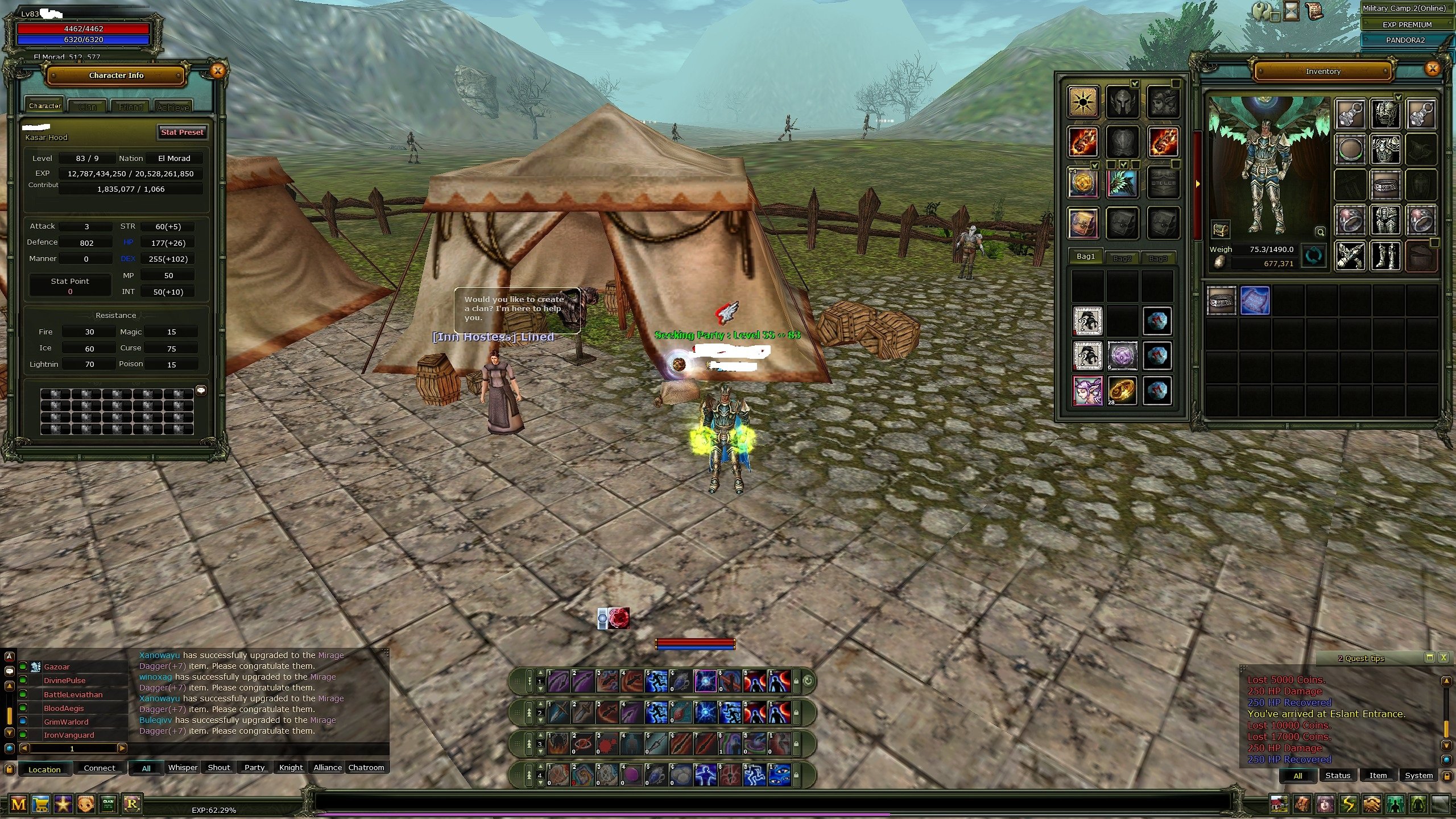The image size is (1456, 819).
Task: Click the EXP PREMIUM button
Action: (x=1407, y=24)
